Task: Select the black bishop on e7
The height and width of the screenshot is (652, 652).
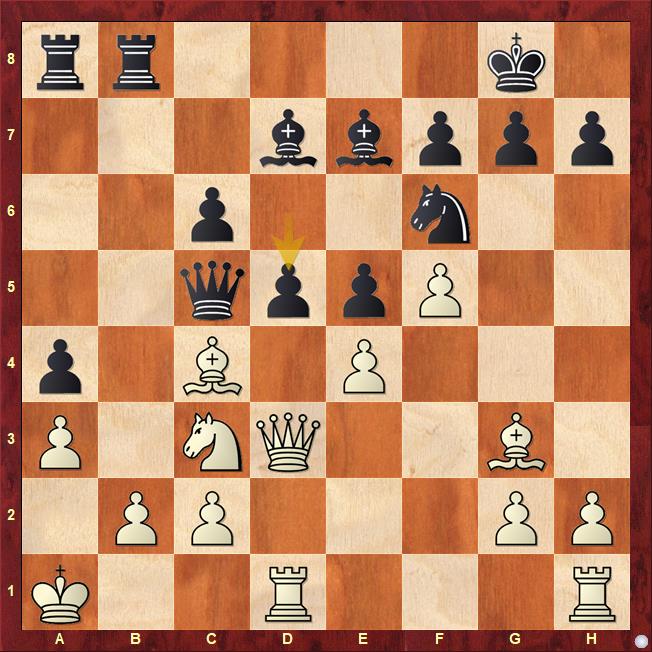Action: pyautogui.click(x=365, y=137)
